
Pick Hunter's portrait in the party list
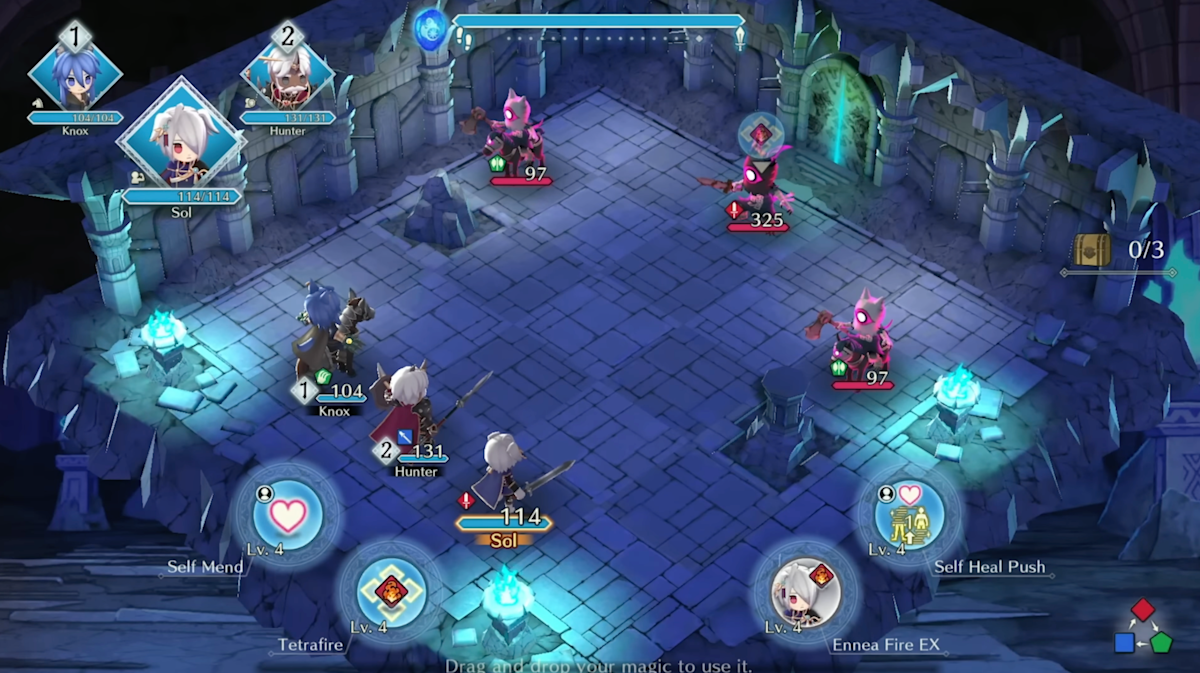tap(287, 78)
